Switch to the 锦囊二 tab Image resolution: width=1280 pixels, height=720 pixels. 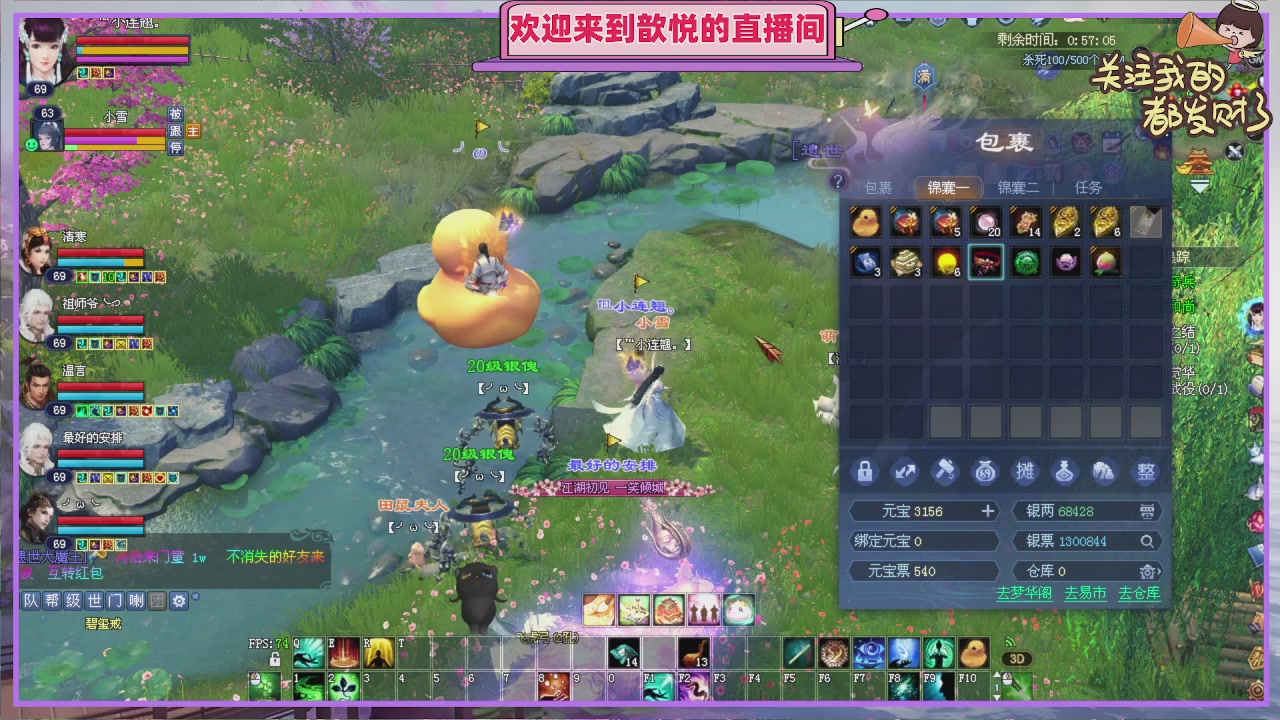[1018, 187]
